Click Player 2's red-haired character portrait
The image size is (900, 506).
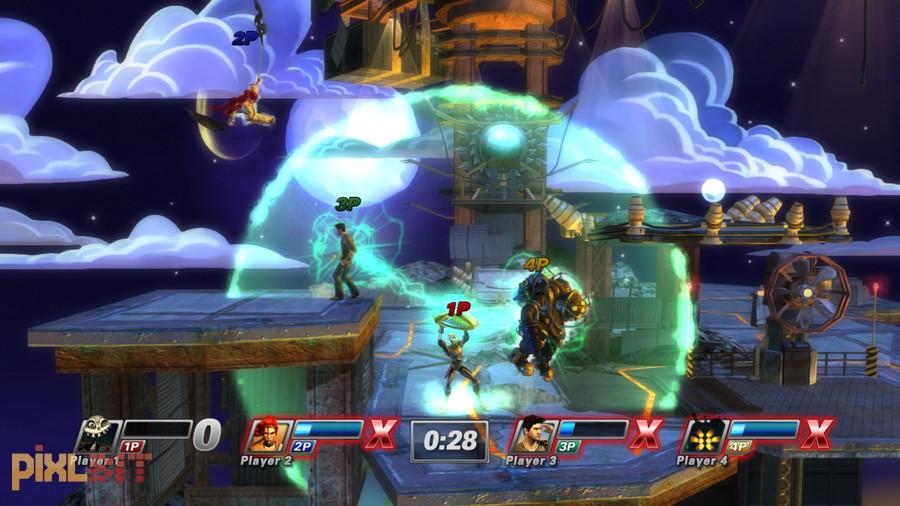270,434
